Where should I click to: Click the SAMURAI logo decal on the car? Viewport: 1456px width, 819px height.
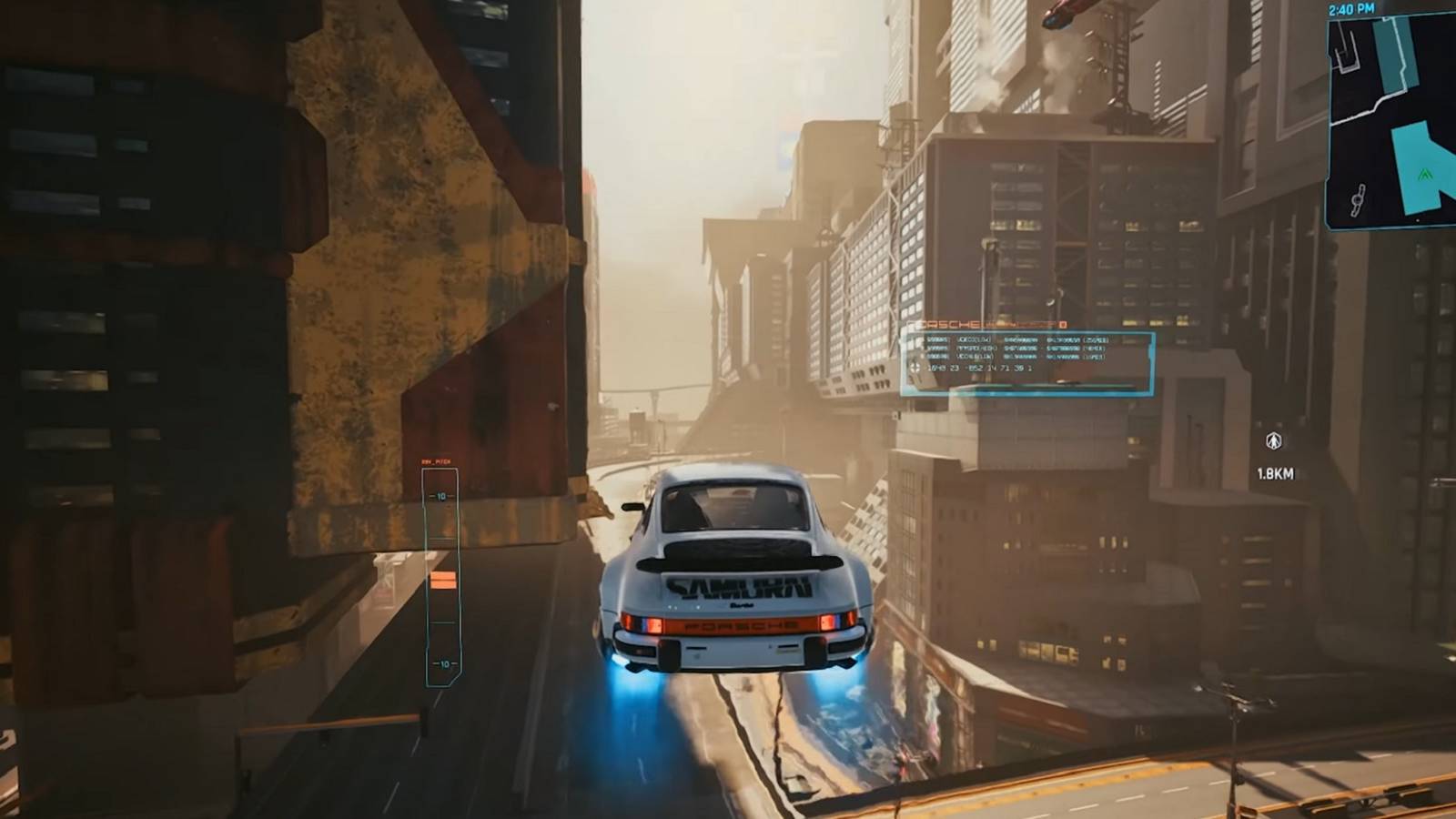(x=742, y=587)
